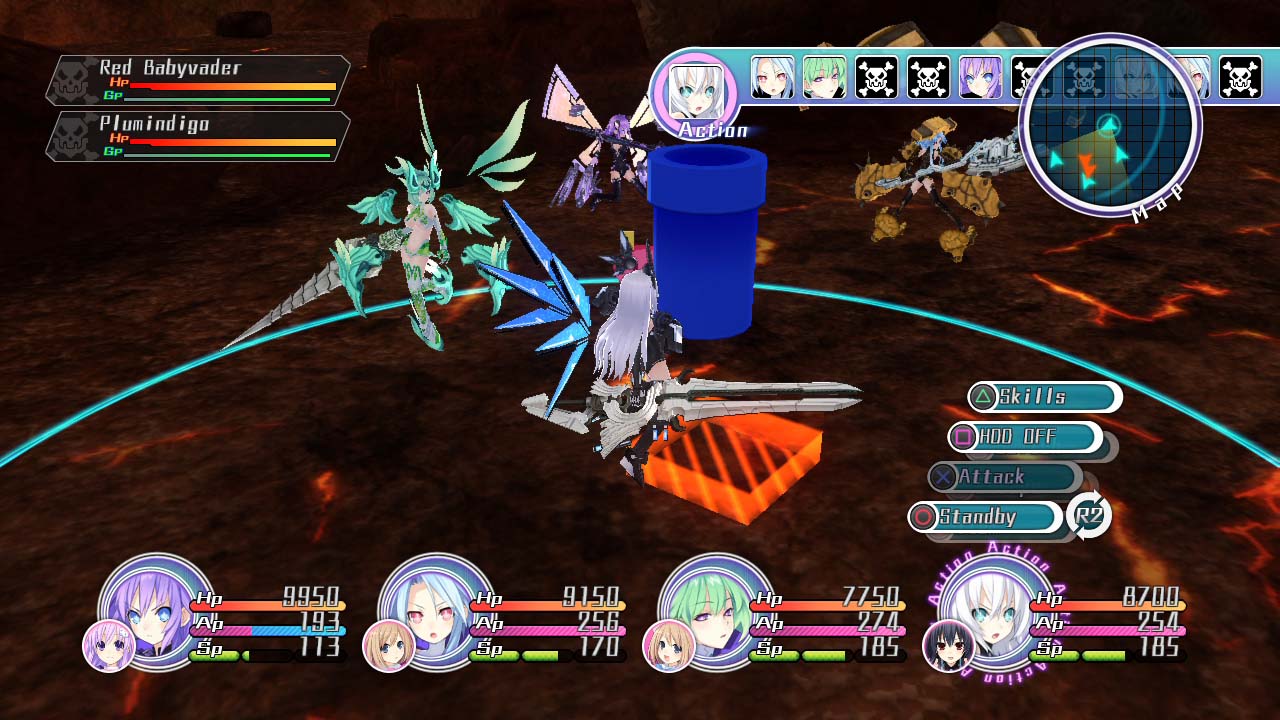Screen dimensions: 1280x720
Task: Click the black-haired partner portrait in party status
Action: click(947, 646)
